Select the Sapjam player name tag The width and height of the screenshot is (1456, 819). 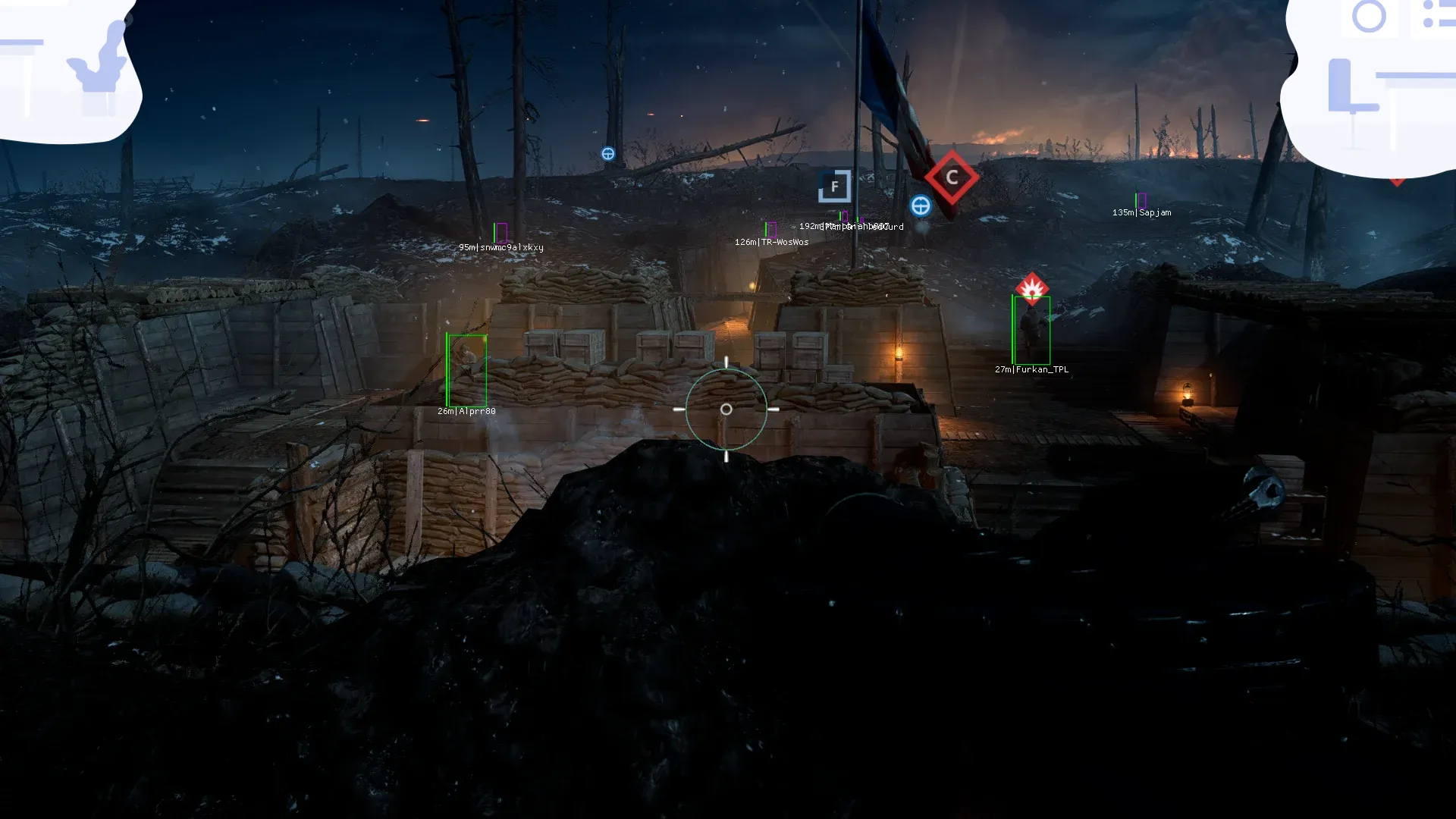[1141, 212]
